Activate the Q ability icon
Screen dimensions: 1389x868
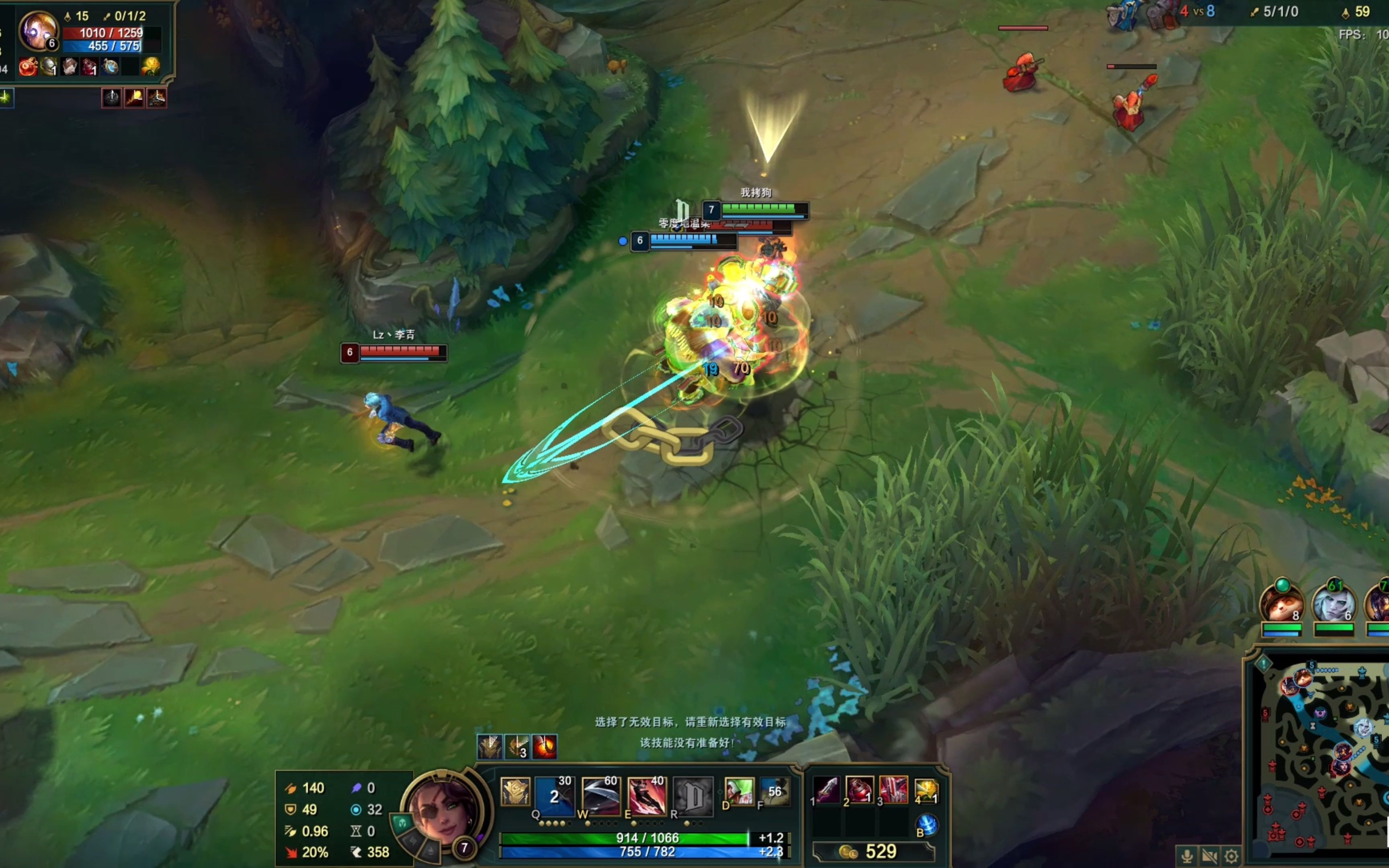554,796
